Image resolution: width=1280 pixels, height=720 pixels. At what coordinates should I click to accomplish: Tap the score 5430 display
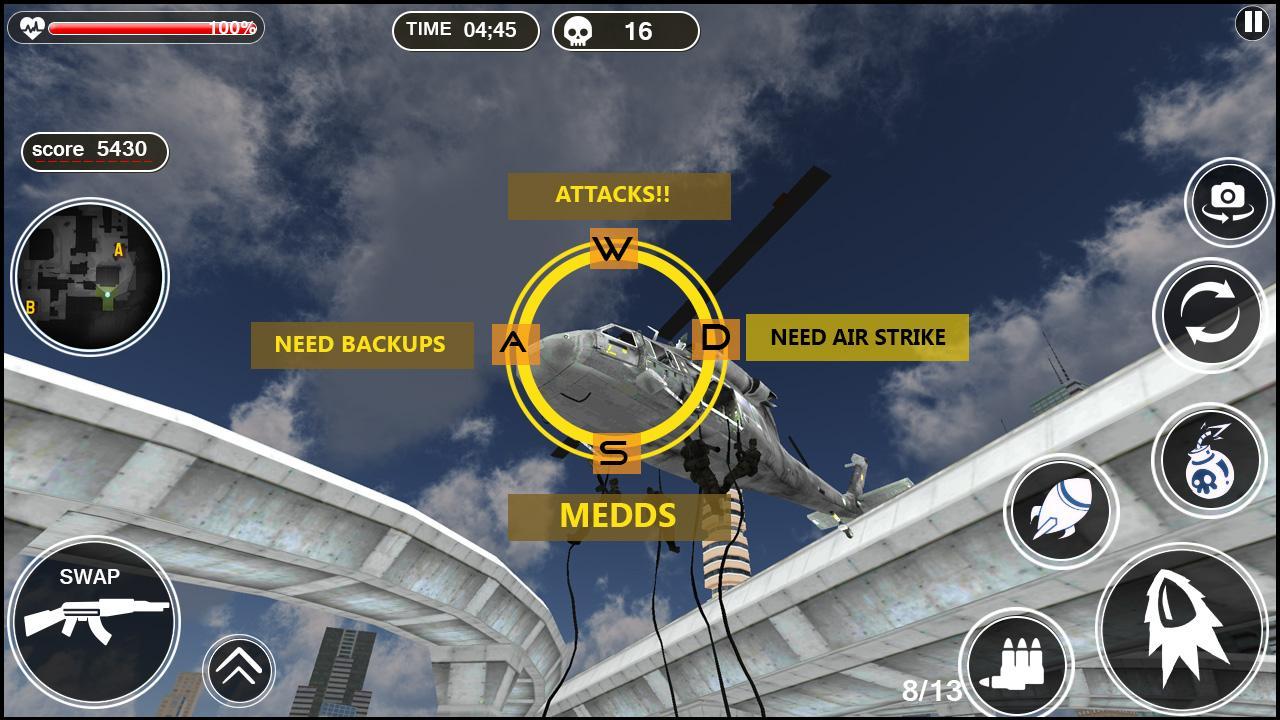pyautogui.click(x=93, y=151)
